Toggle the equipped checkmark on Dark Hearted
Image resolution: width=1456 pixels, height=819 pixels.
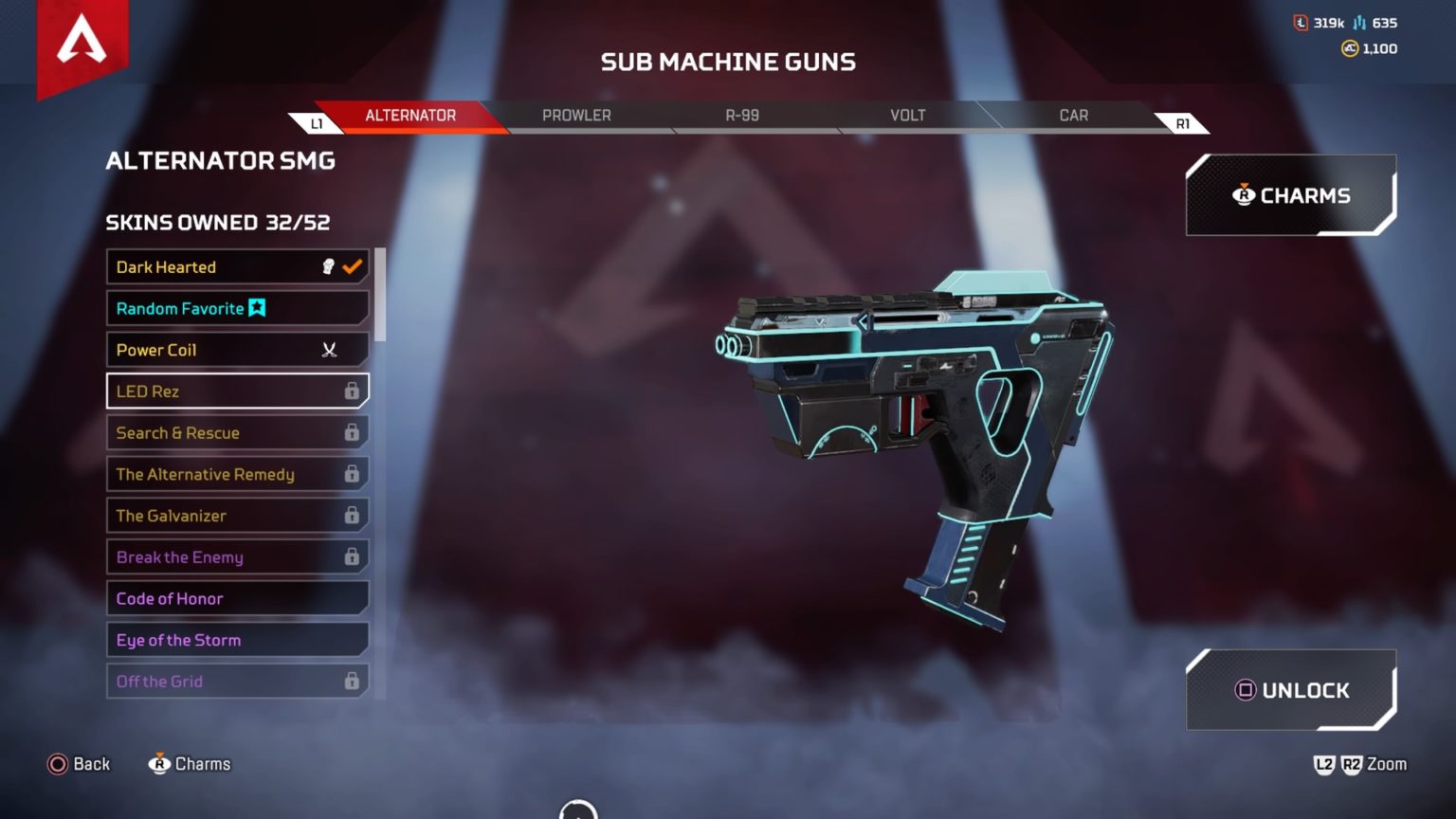tap(350, 266)
